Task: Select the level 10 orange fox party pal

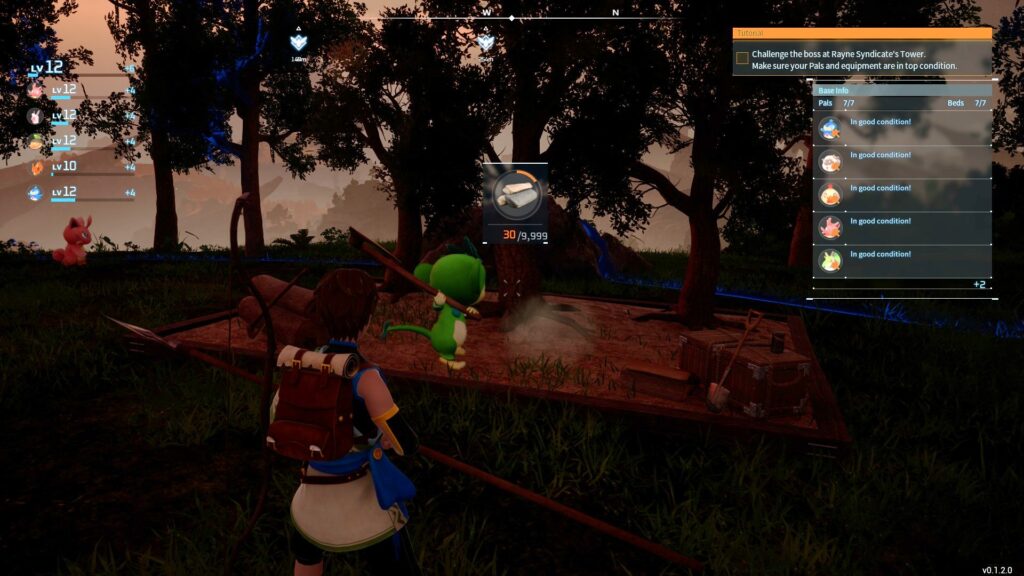Action: tap(36, 167)
